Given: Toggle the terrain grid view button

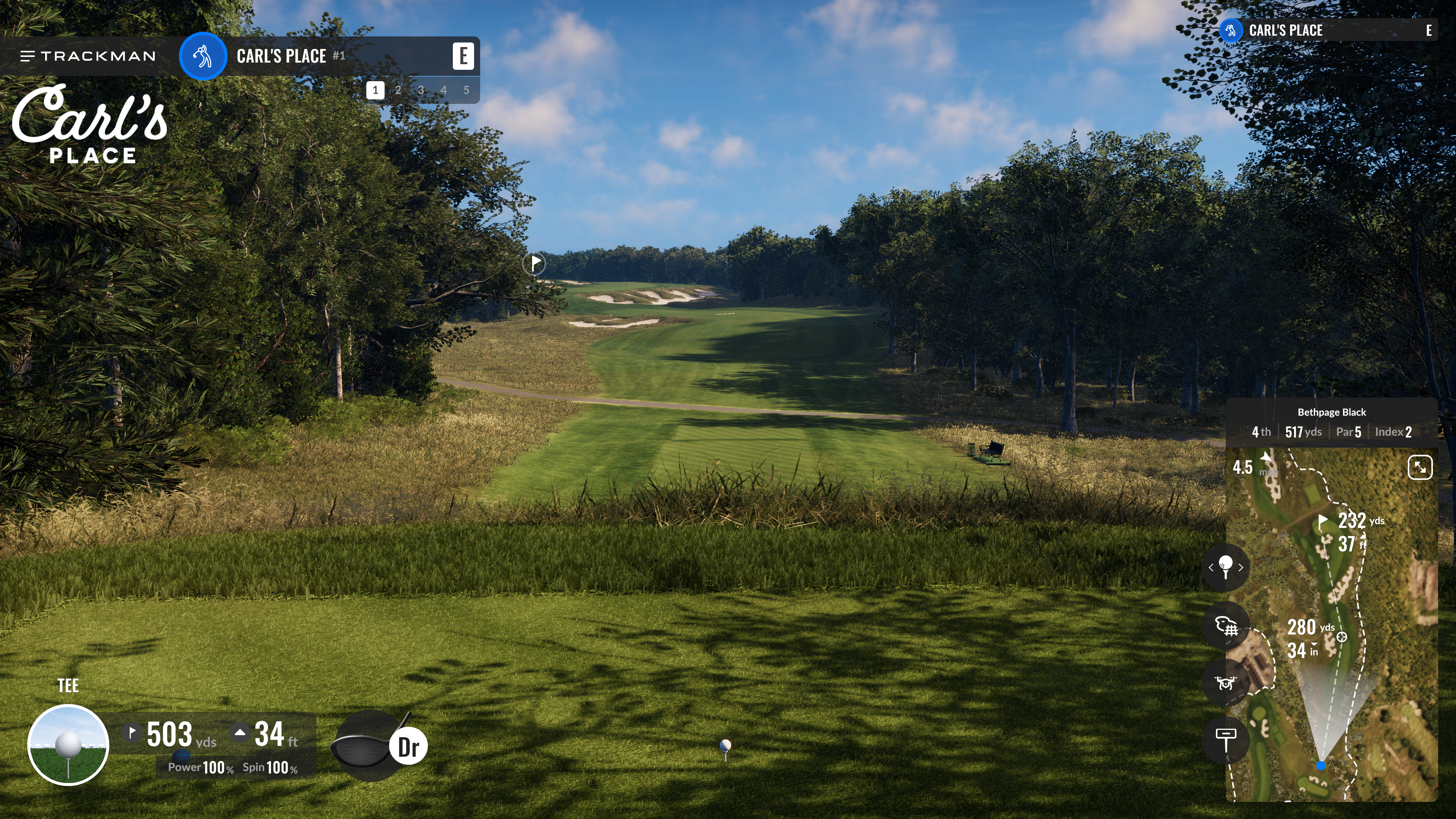Looking at the screenshot, I should coord(1225,626).
